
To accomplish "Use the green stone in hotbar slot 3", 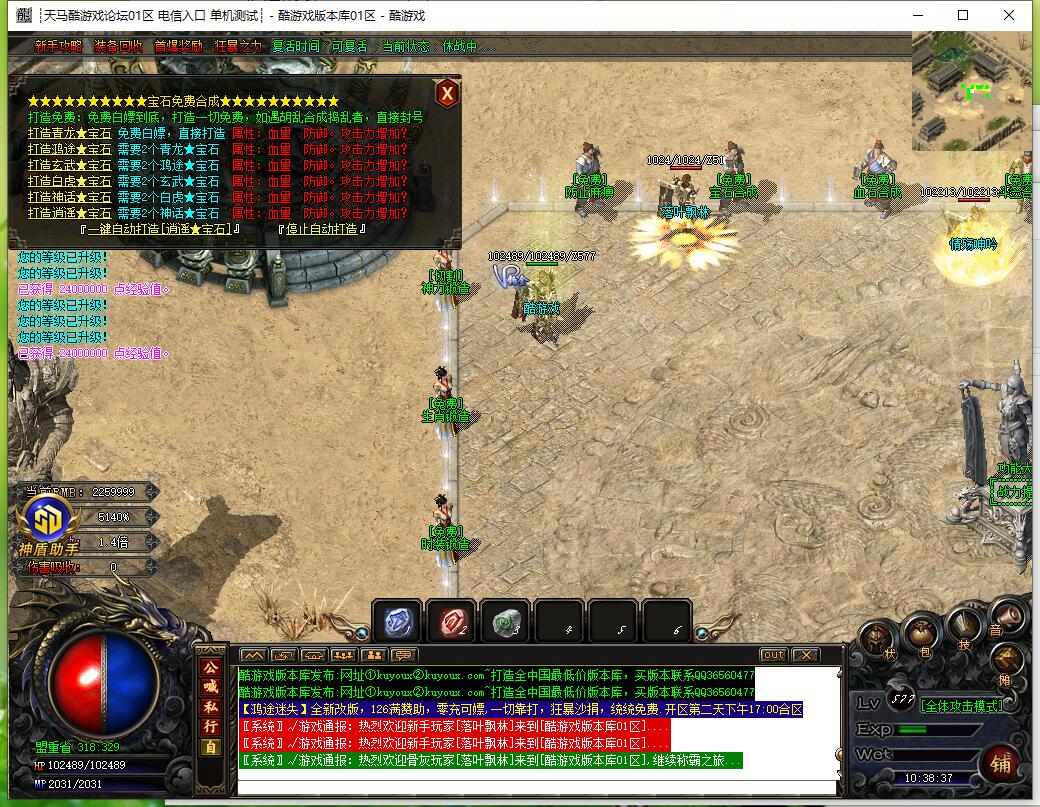I will coord(505,621).
